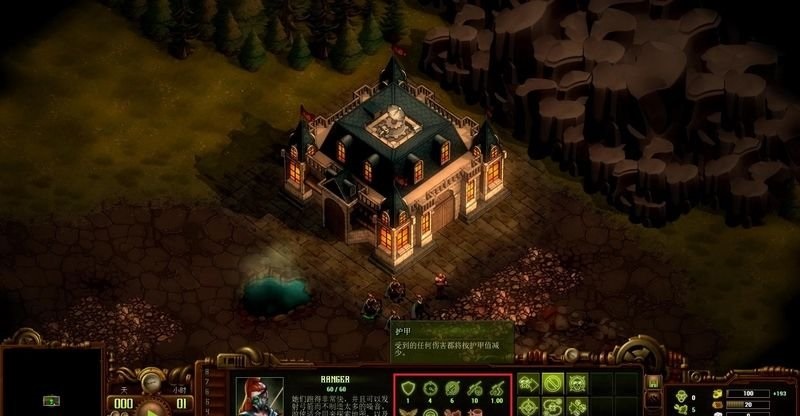800x416 pixels.
Task: Click the minimap panel
Action: [52, 382]
